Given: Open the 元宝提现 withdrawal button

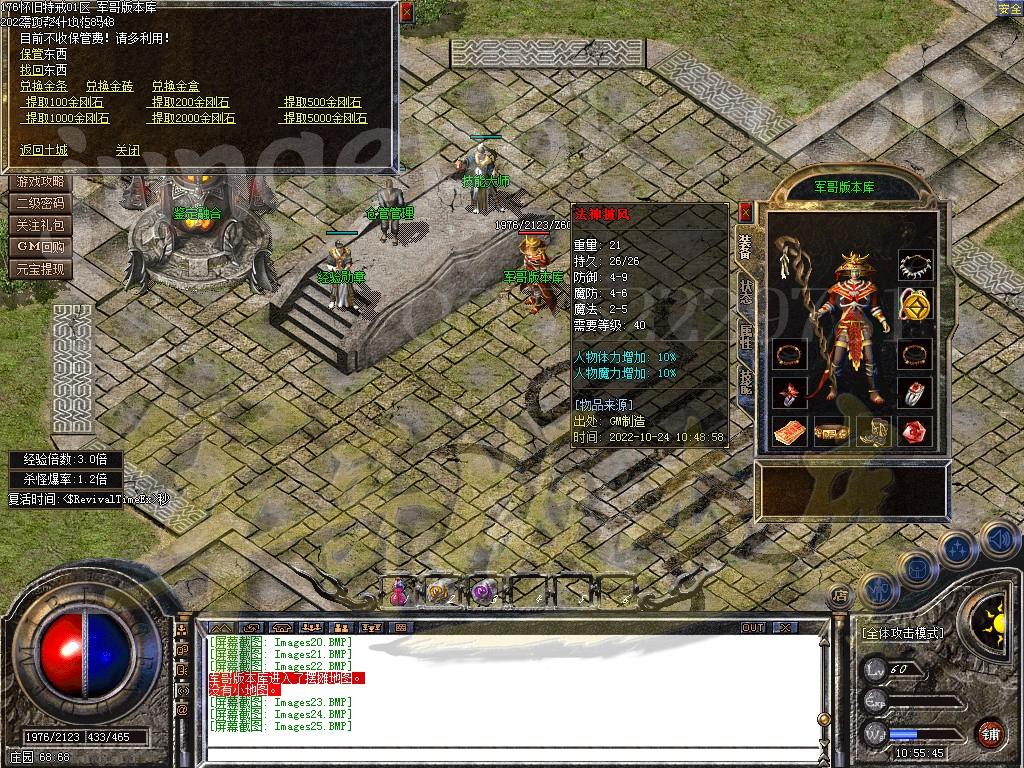Looking at the screenshot, I should [40, 269].
